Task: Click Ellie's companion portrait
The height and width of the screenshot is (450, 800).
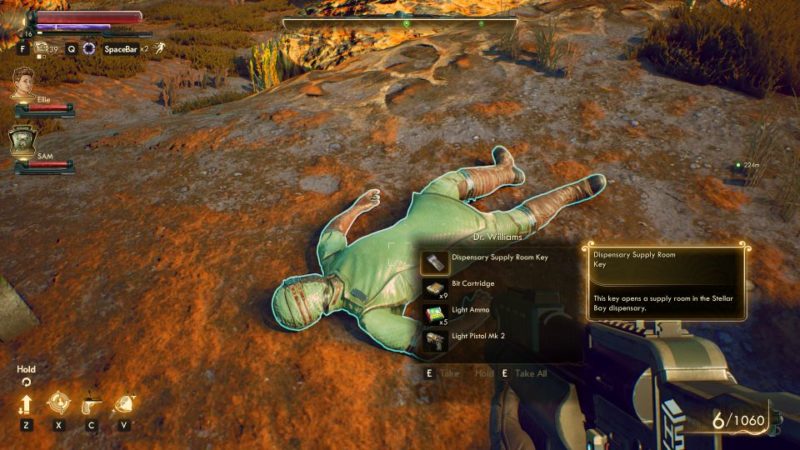Action: tap(23, 84)
